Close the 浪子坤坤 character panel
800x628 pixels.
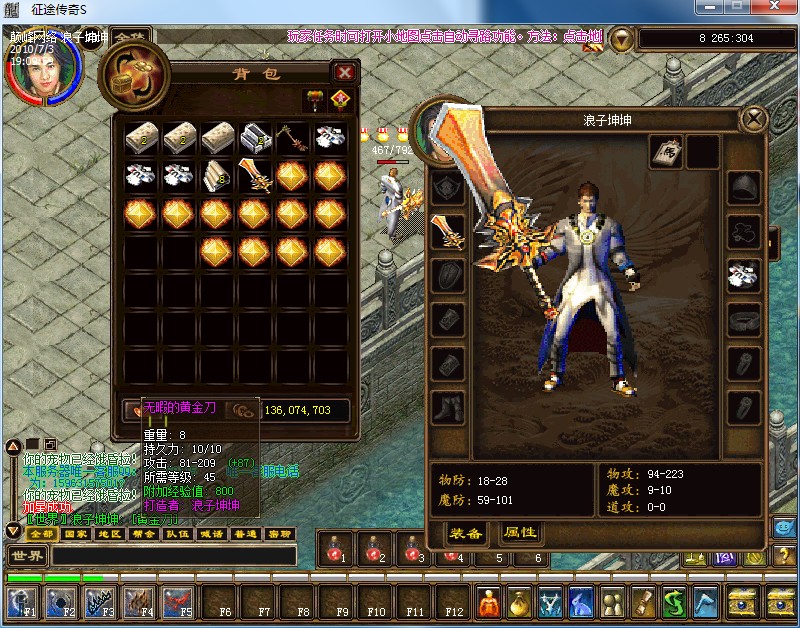[752, 120]
